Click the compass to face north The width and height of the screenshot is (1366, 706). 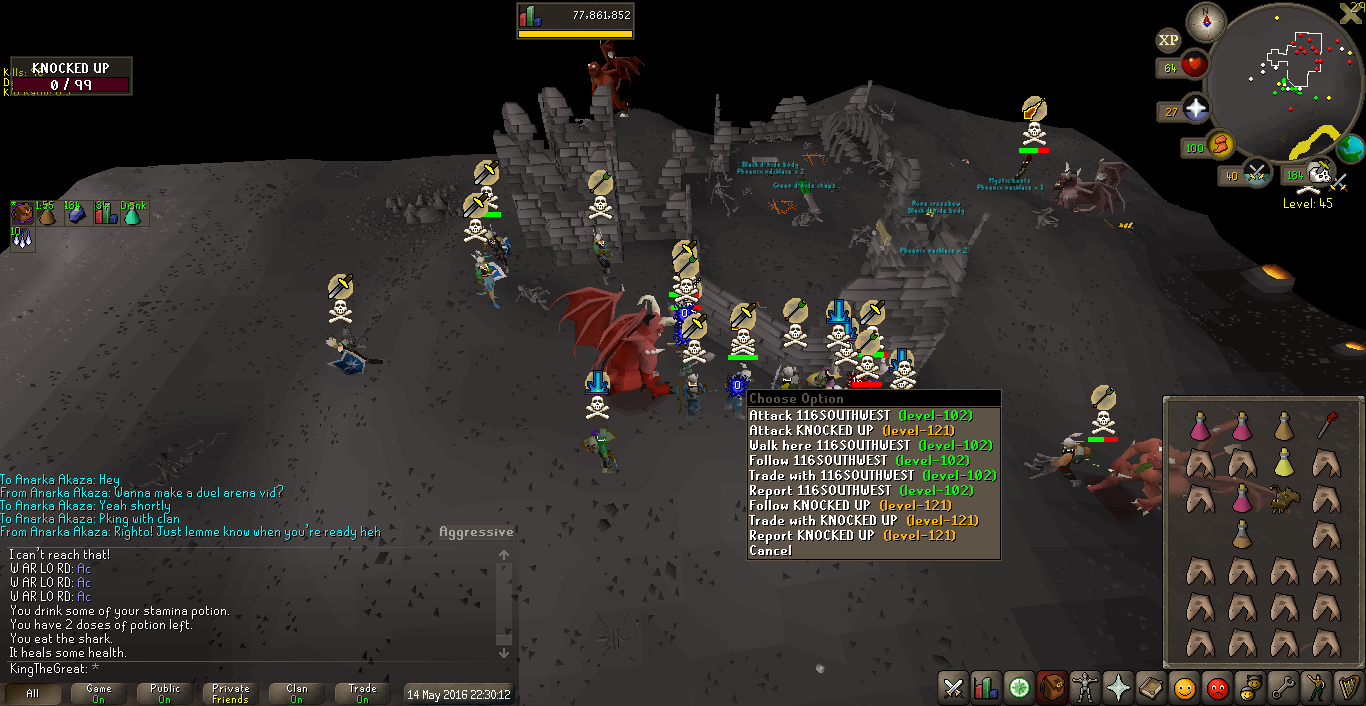pyautogui.click(x=1205, y=22)
